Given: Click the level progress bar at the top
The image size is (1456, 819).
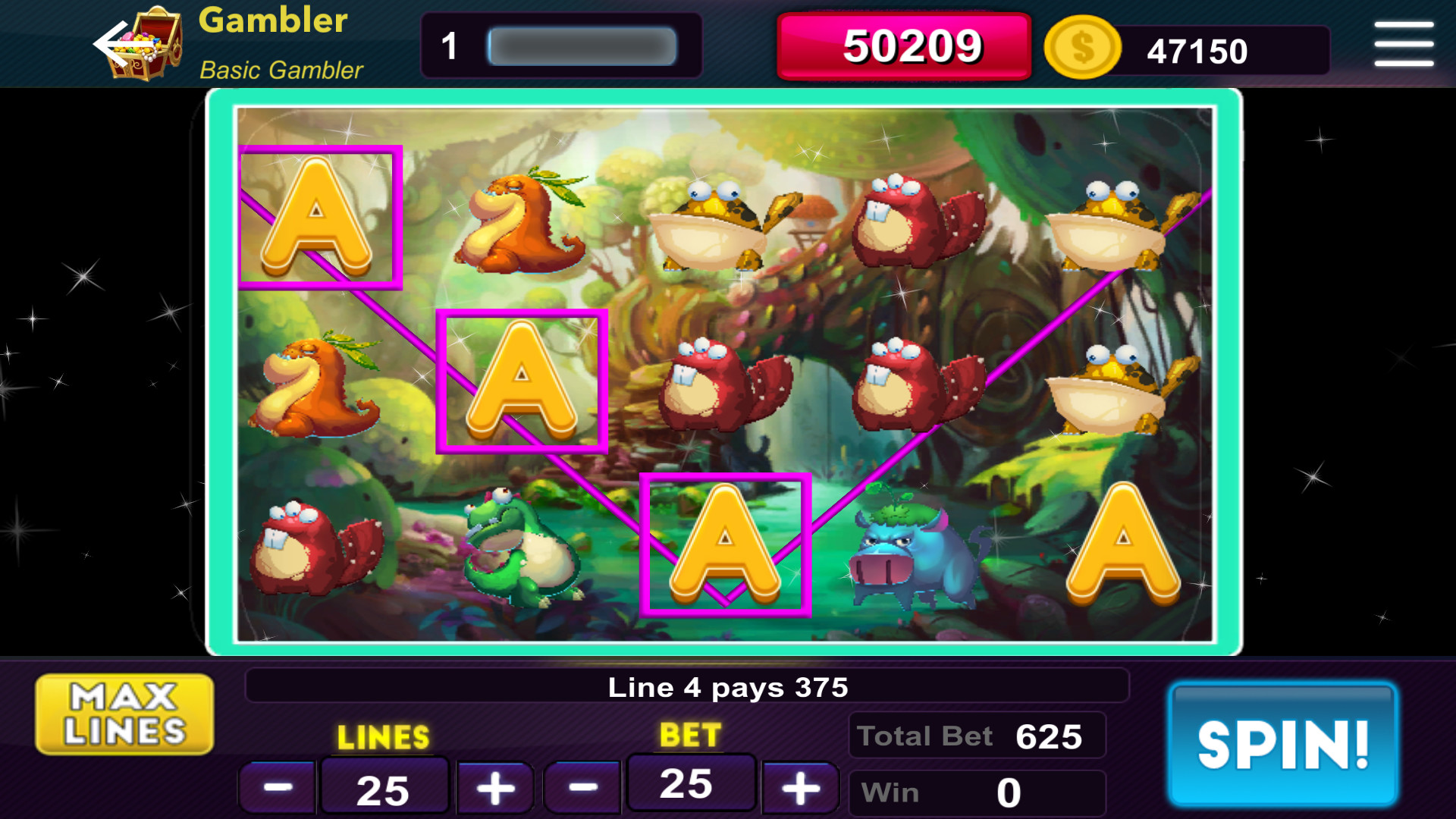Looking at the screenshot, I should (x=582, y=45).
